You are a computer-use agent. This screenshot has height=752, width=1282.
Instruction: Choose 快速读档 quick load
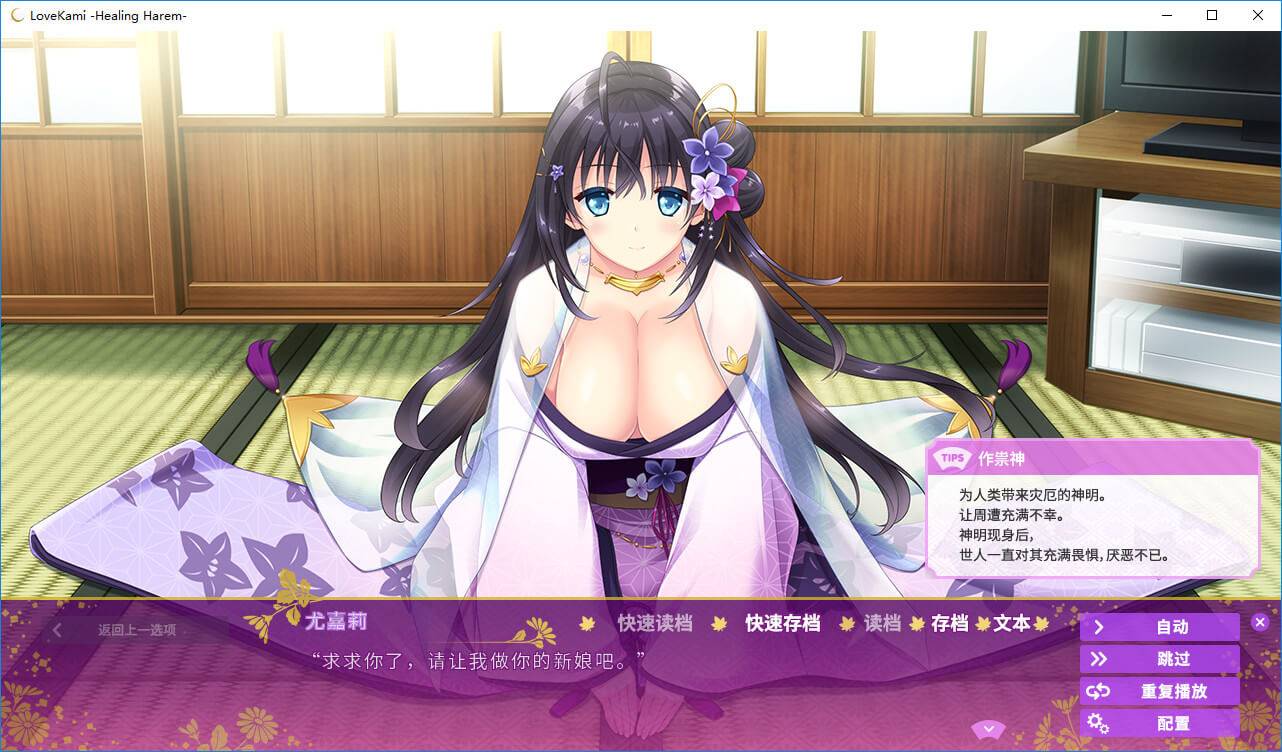click(655, 623)
